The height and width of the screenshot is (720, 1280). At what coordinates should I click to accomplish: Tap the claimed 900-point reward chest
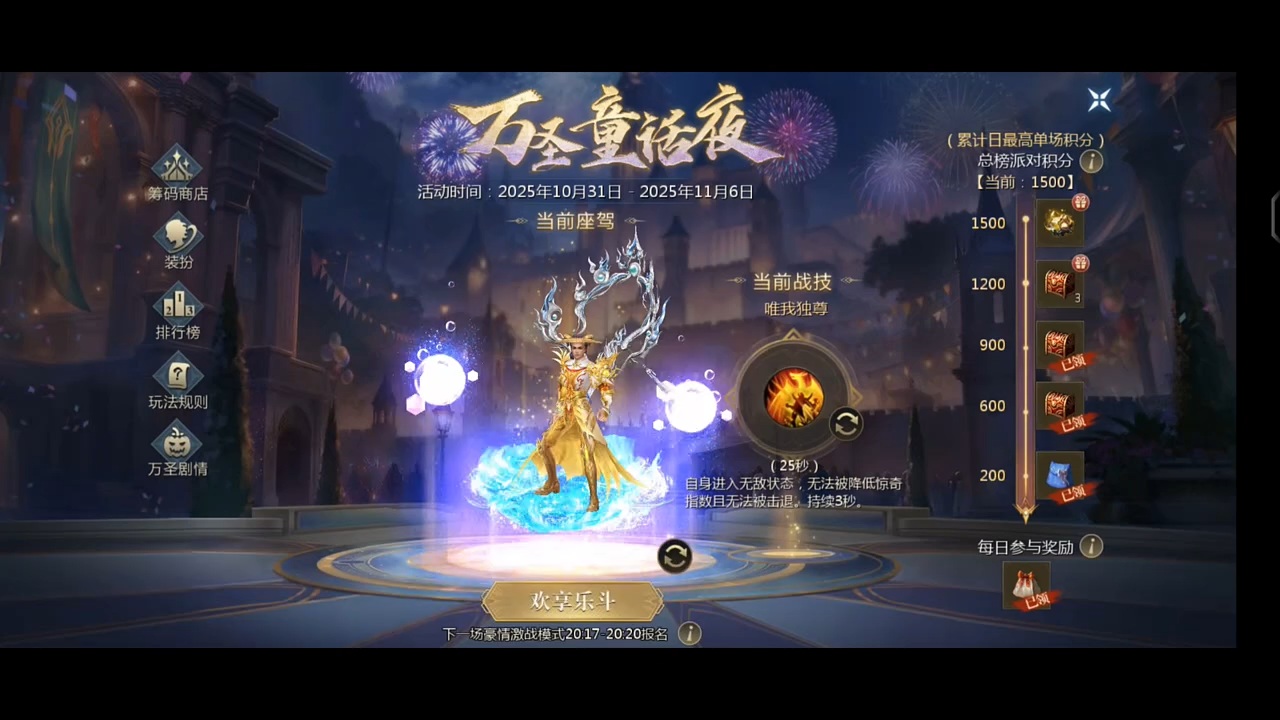click(x=1059, y=344)
